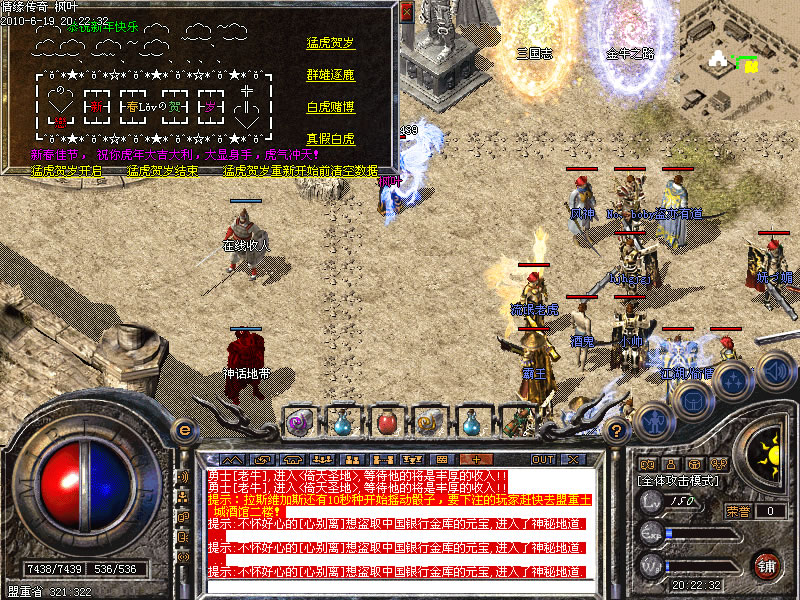The image size is (800, 600).
Task: Select the 群雄逐鹿 link
Action: point(330,75)
